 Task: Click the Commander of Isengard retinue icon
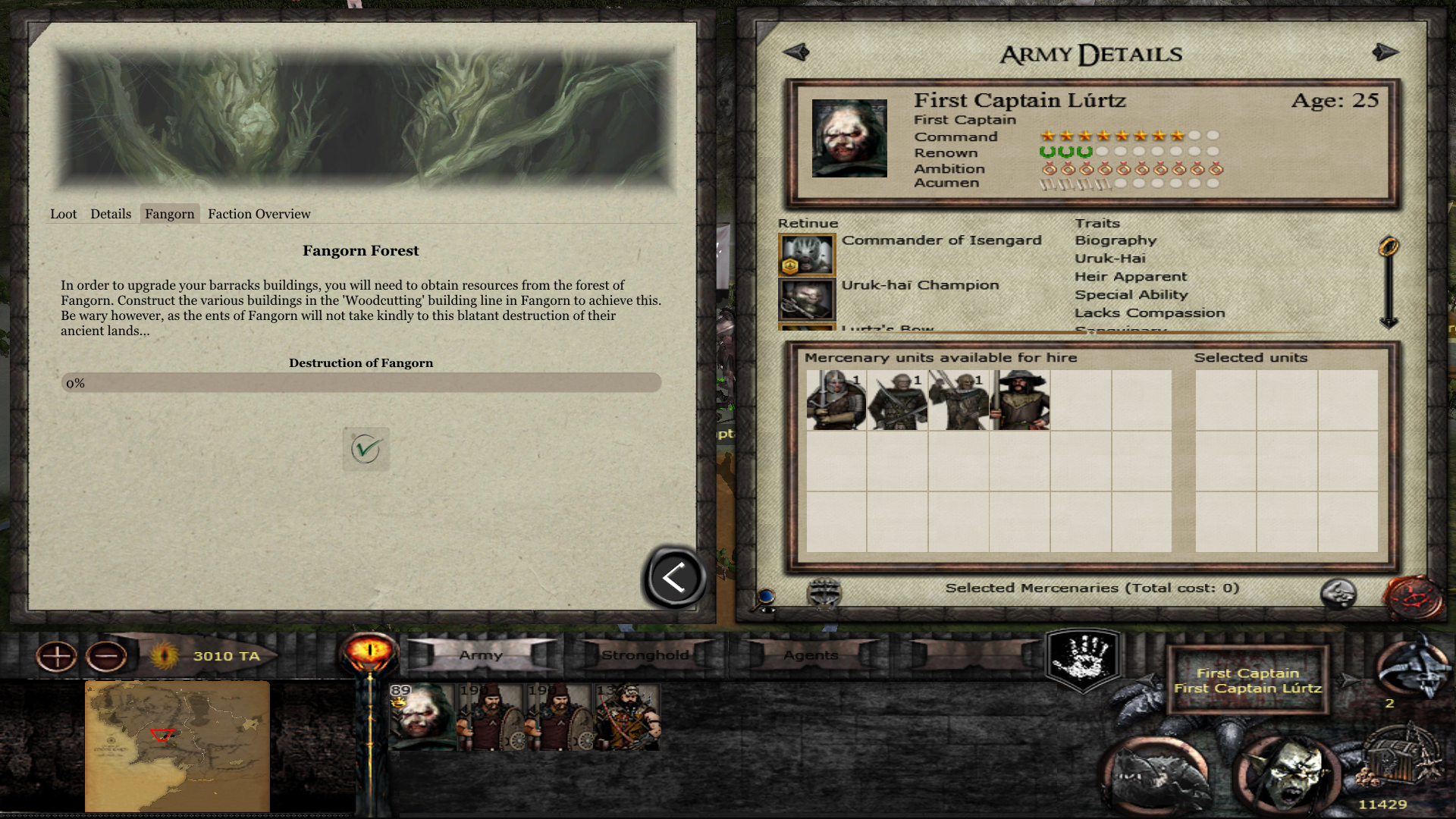[807, 254]
